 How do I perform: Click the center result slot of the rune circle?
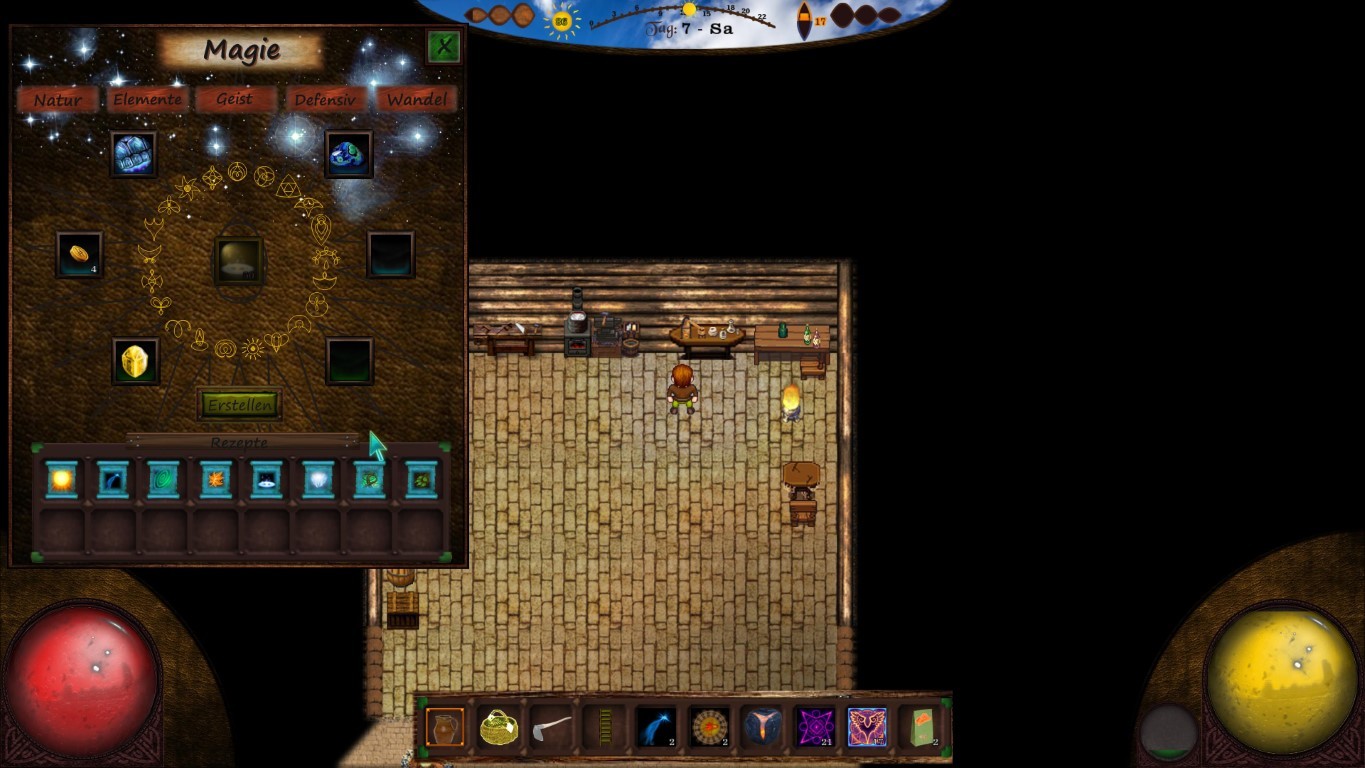click(239, 261)
